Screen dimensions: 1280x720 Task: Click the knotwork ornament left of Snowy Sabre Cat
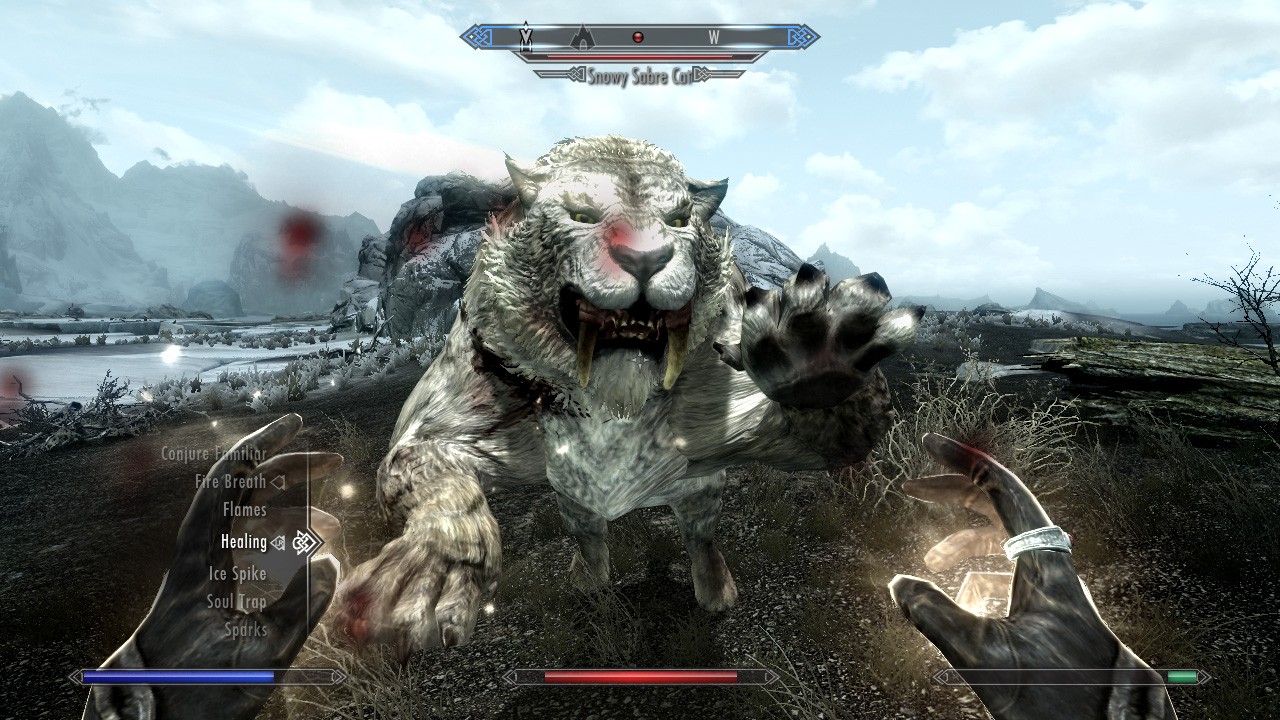[575, 75]
